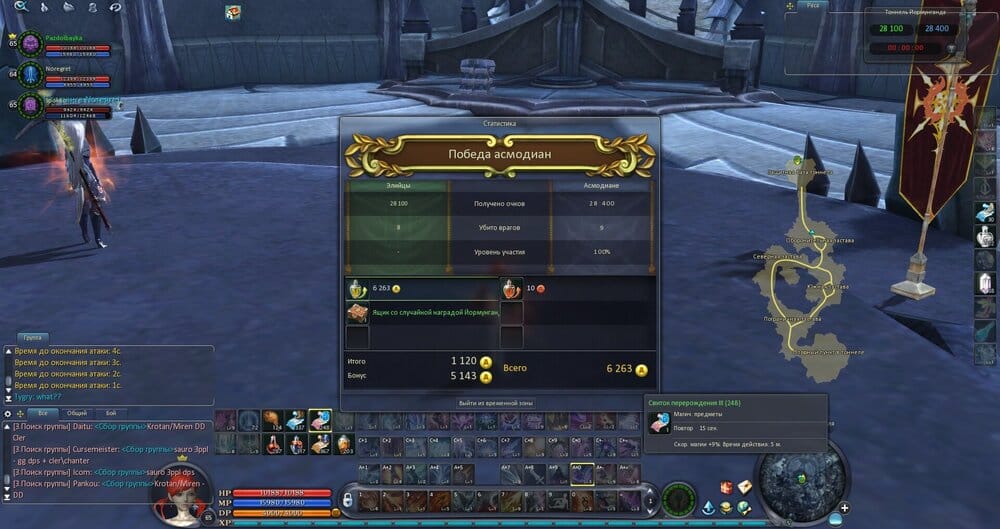Open the mail envelope icon near minimap

point(745,486)
